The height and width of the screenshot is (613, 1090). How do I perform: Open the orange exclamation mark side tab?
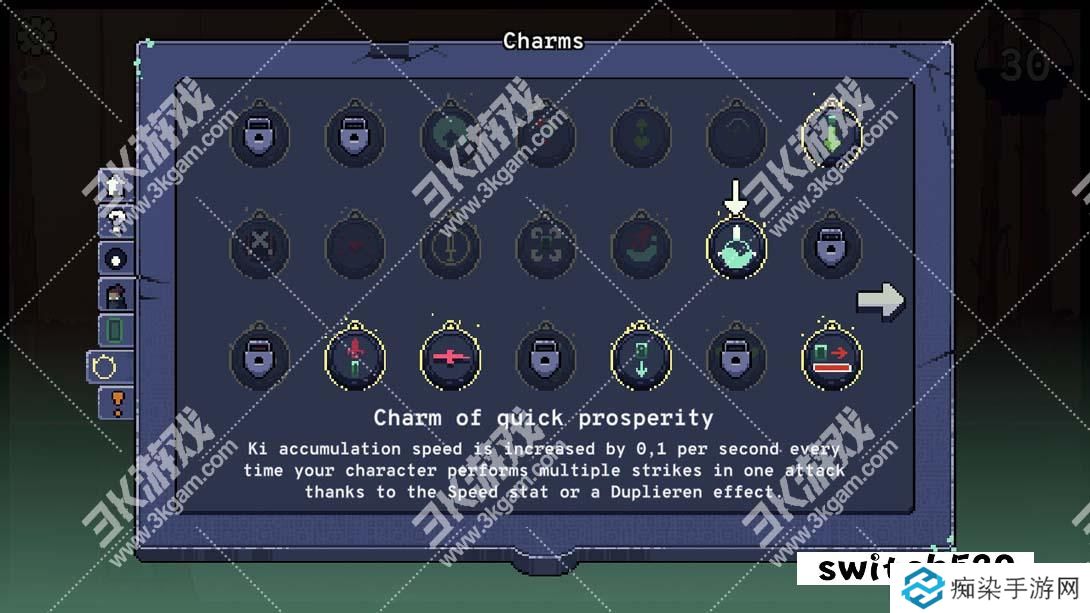point(117,403)
